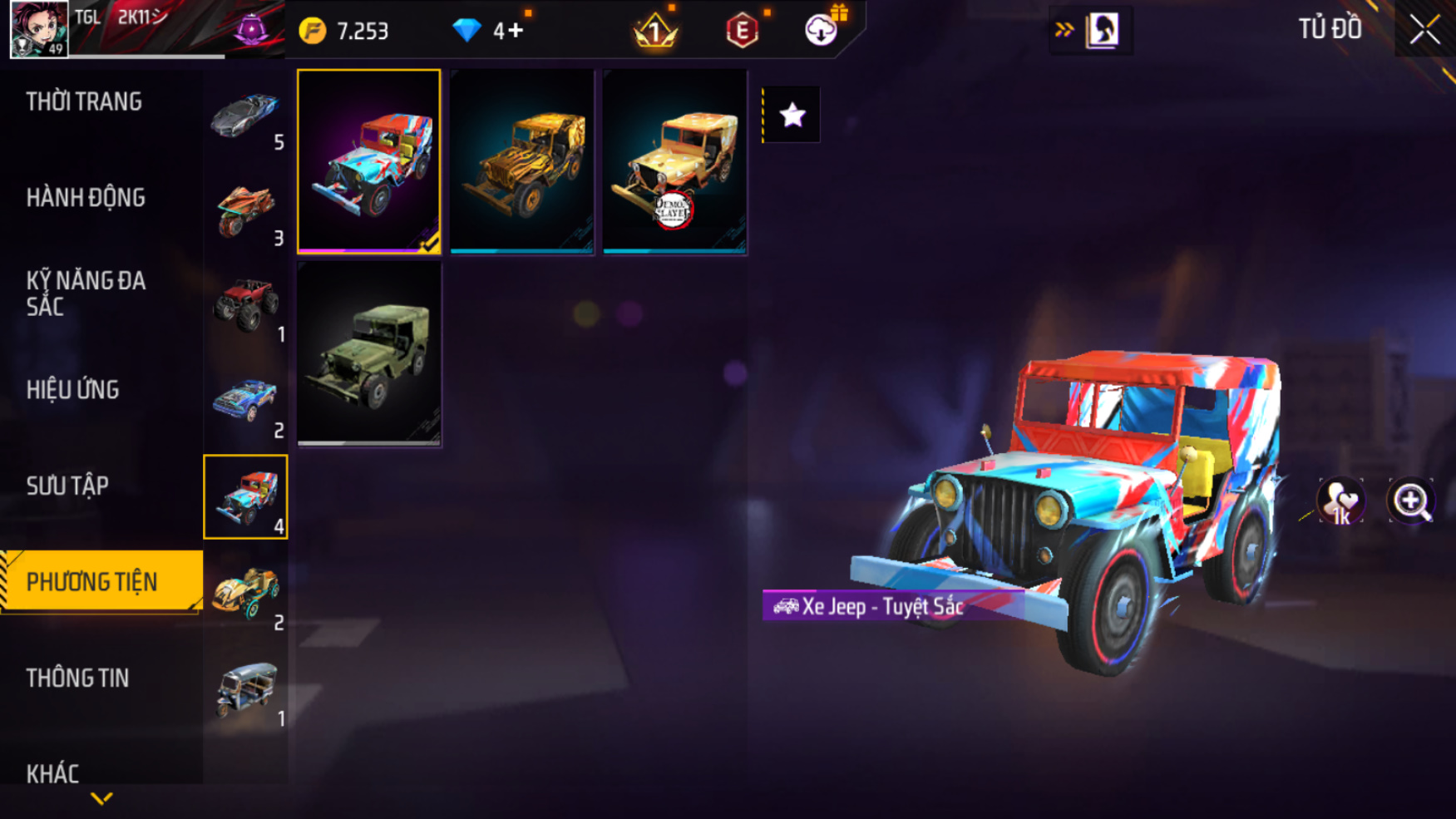Image resolution: width=1456 pixels, height=819 pixels.
Task: Choose the default green army jeep
Action: click(369, 354)
